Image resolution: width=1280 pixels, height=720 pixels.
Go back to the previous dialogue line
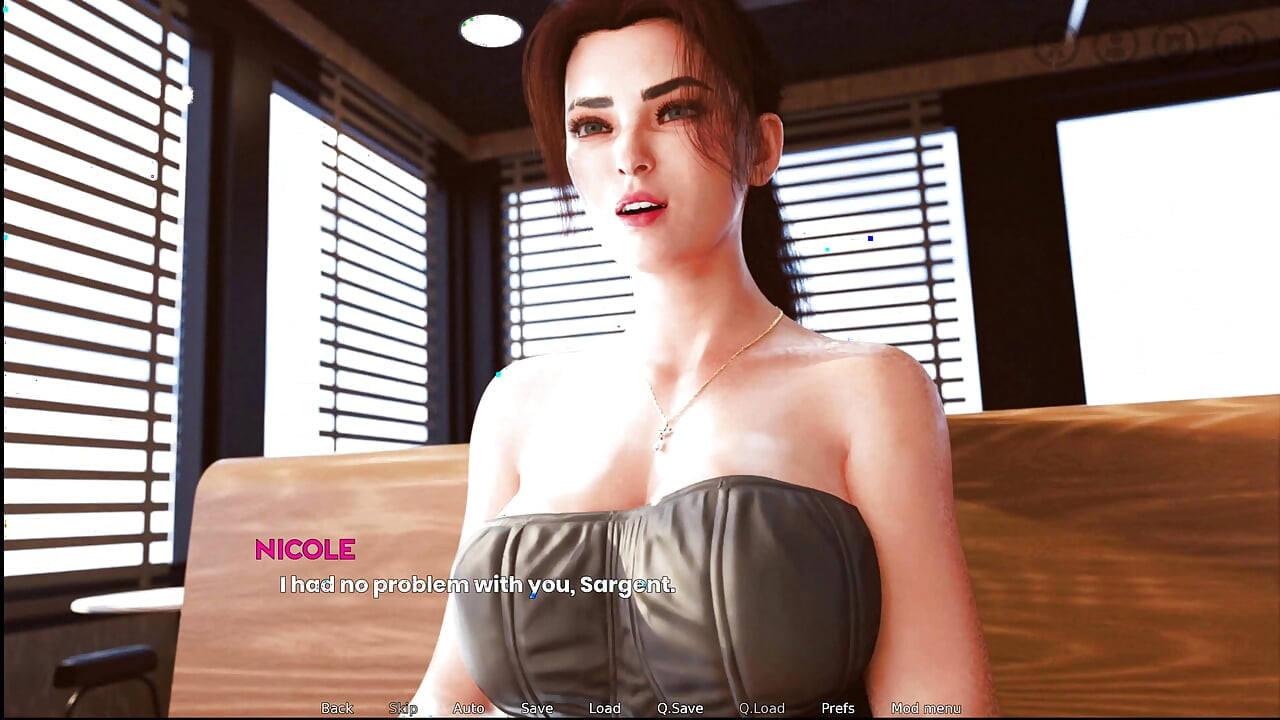pyautogui.click(x=337, y=708)
